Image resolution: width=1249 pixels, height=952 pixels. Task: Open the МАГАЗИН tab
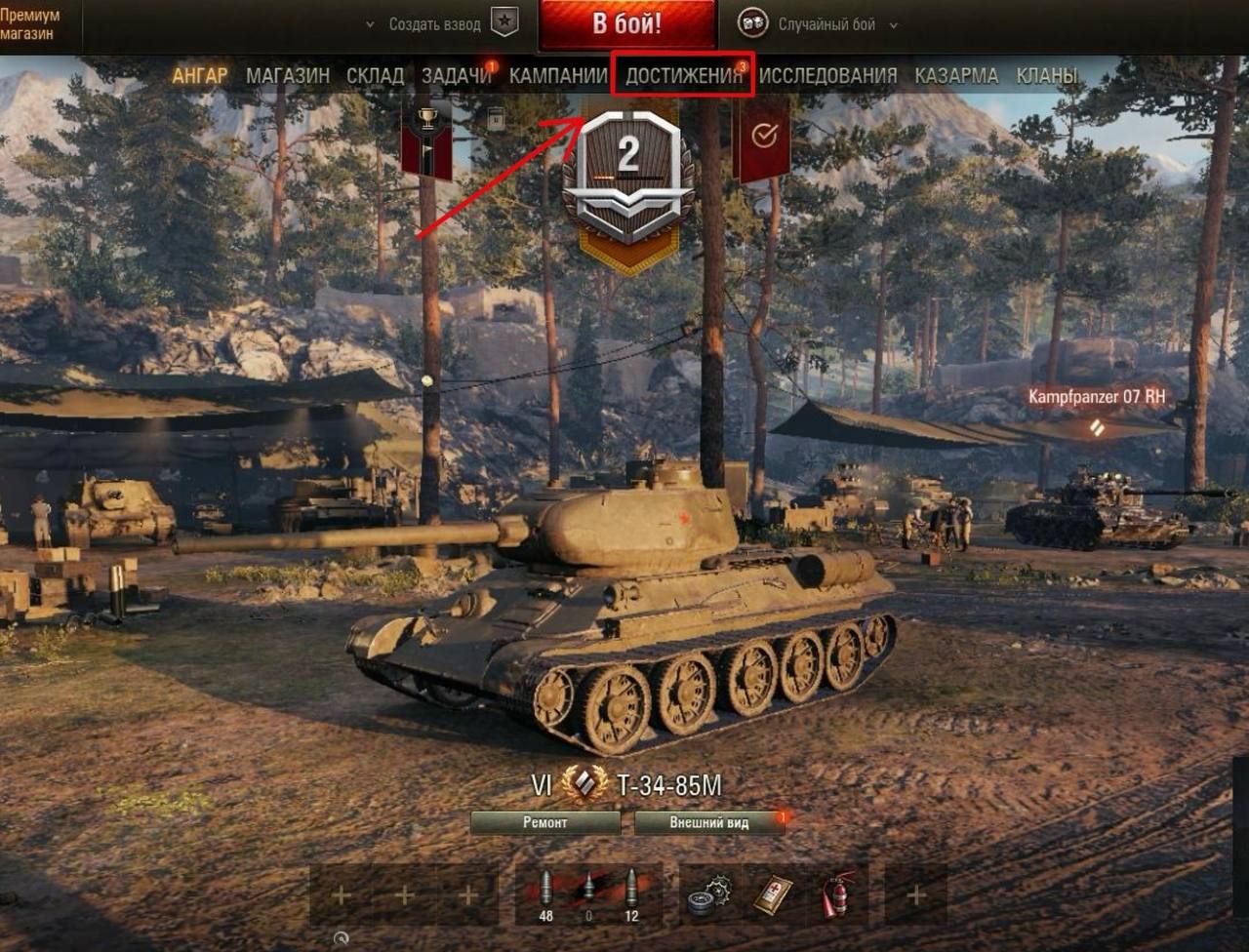tap(288, 76)
